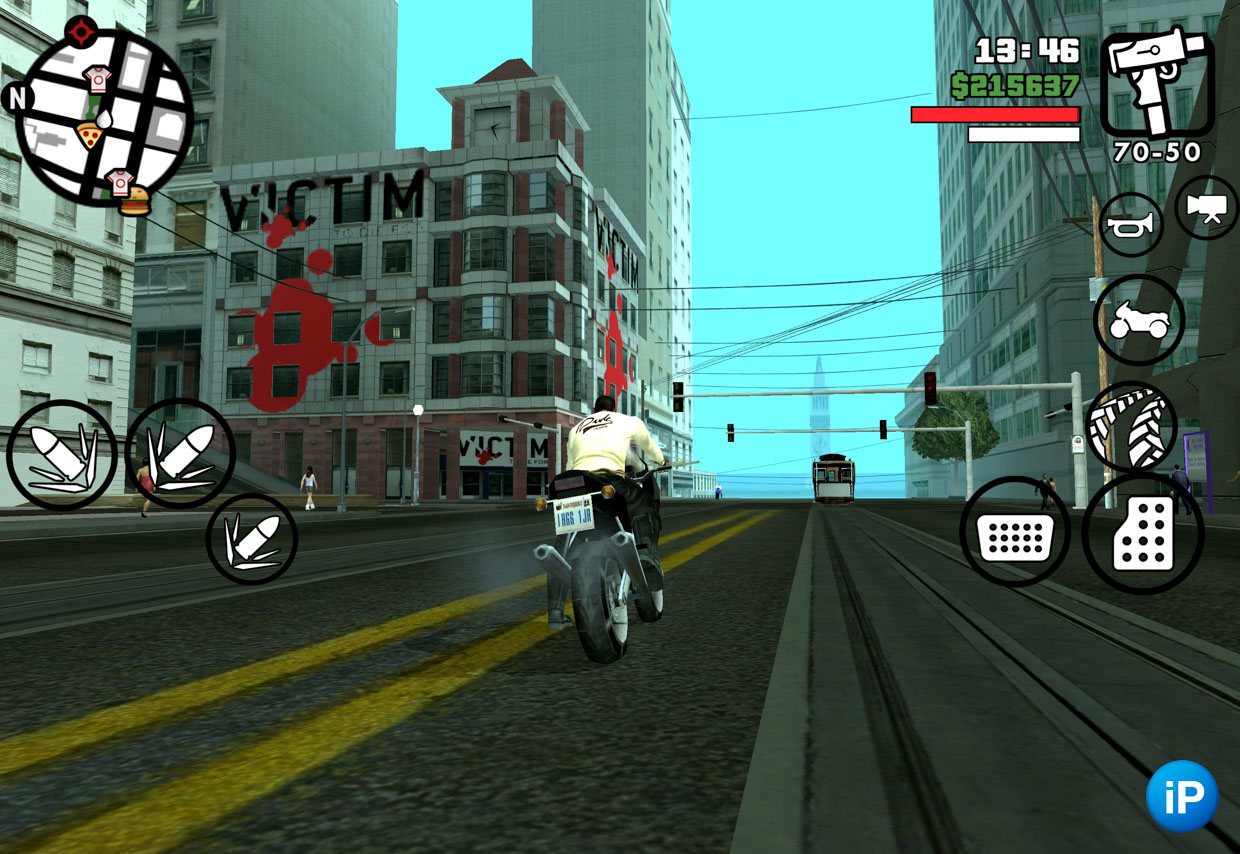Image resolution: width=1240 pixels, height=854 pixels.
Task: Fire with the left-pointing bullet button
Action: [62, 455]
